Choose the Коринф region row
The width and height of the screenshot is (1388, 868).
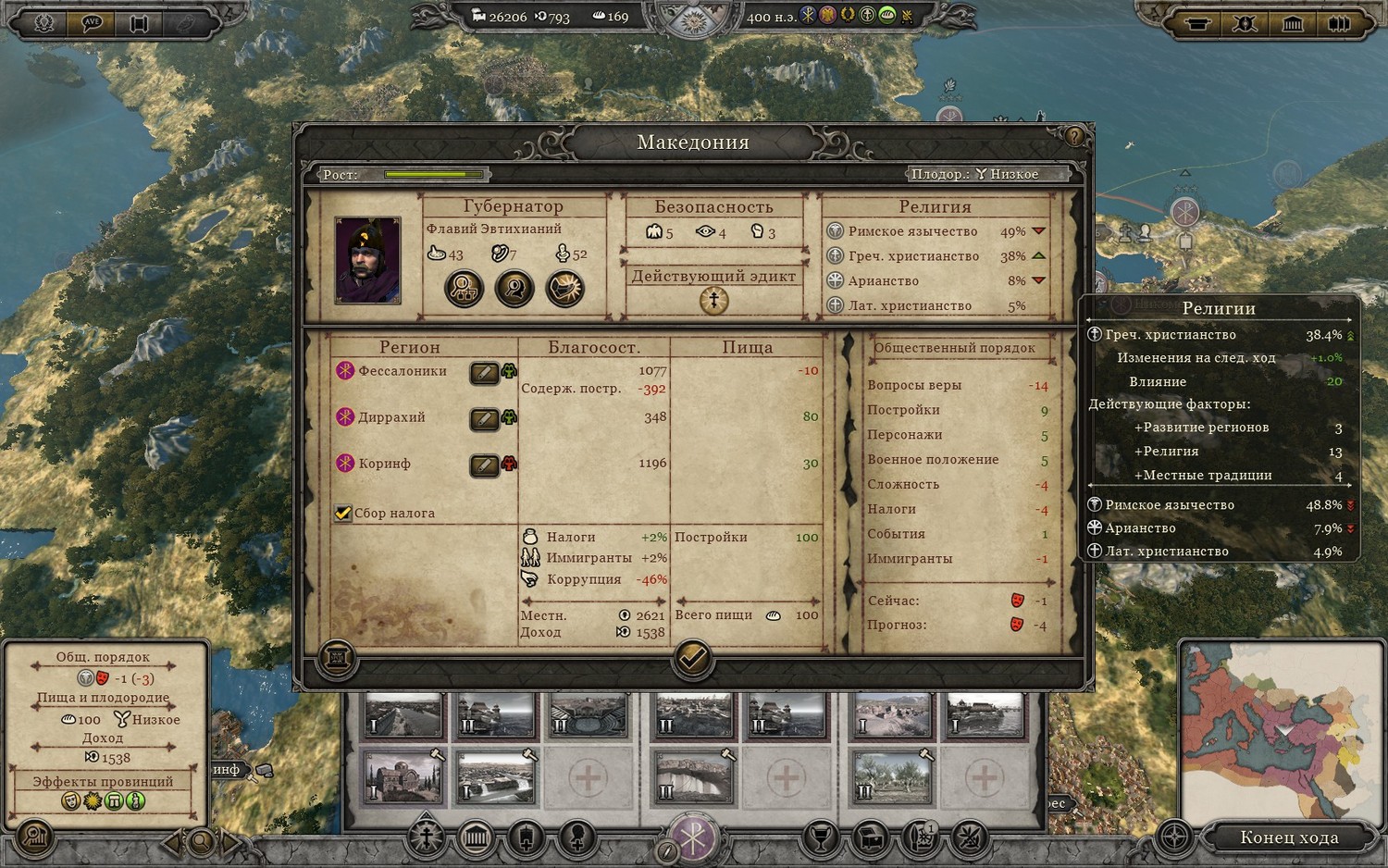click(384, 464)
